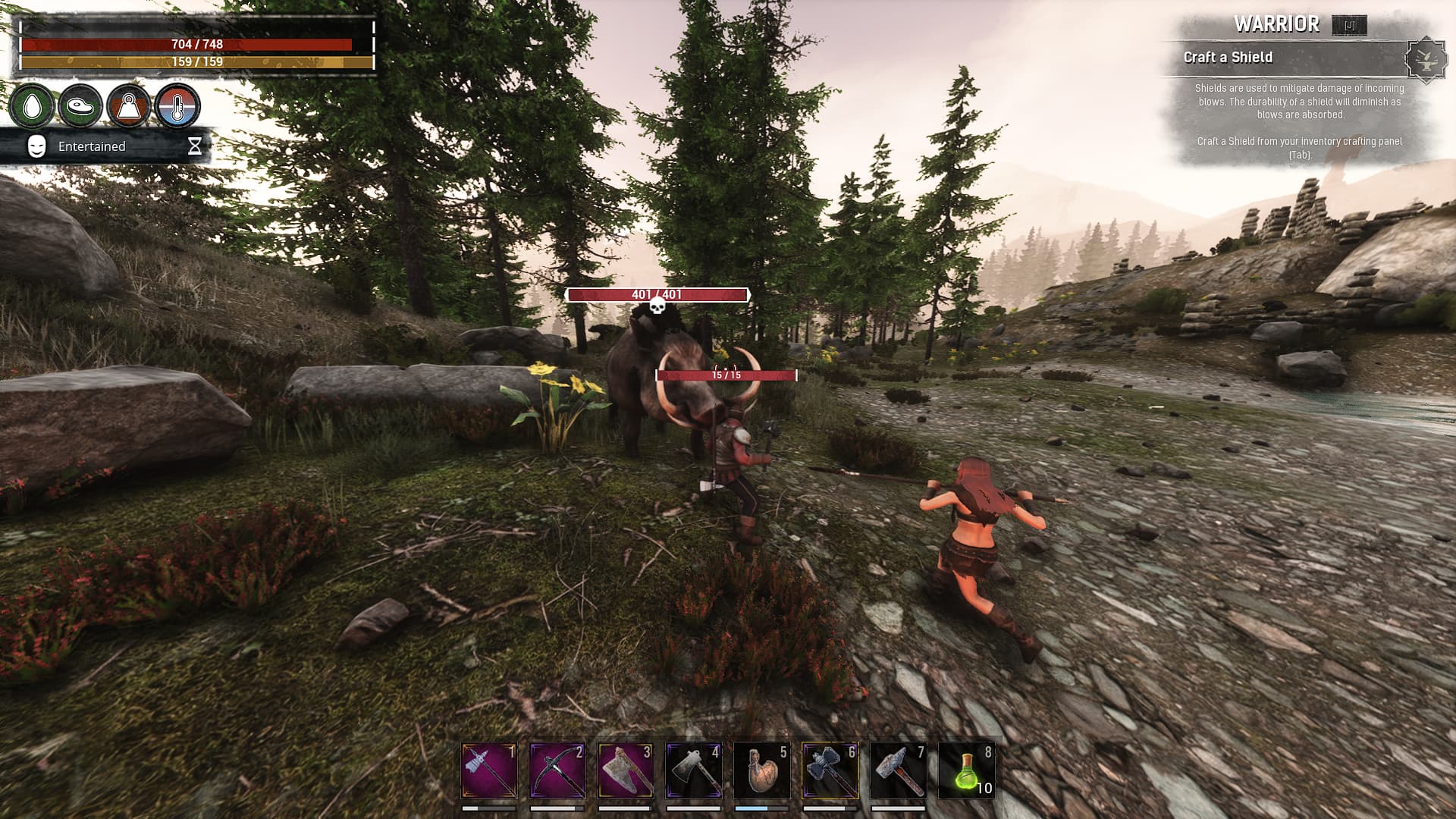1456x819 pixels.
Task: Equip the war hammer in hotbar slot 6
Action: tap(830, 770)
